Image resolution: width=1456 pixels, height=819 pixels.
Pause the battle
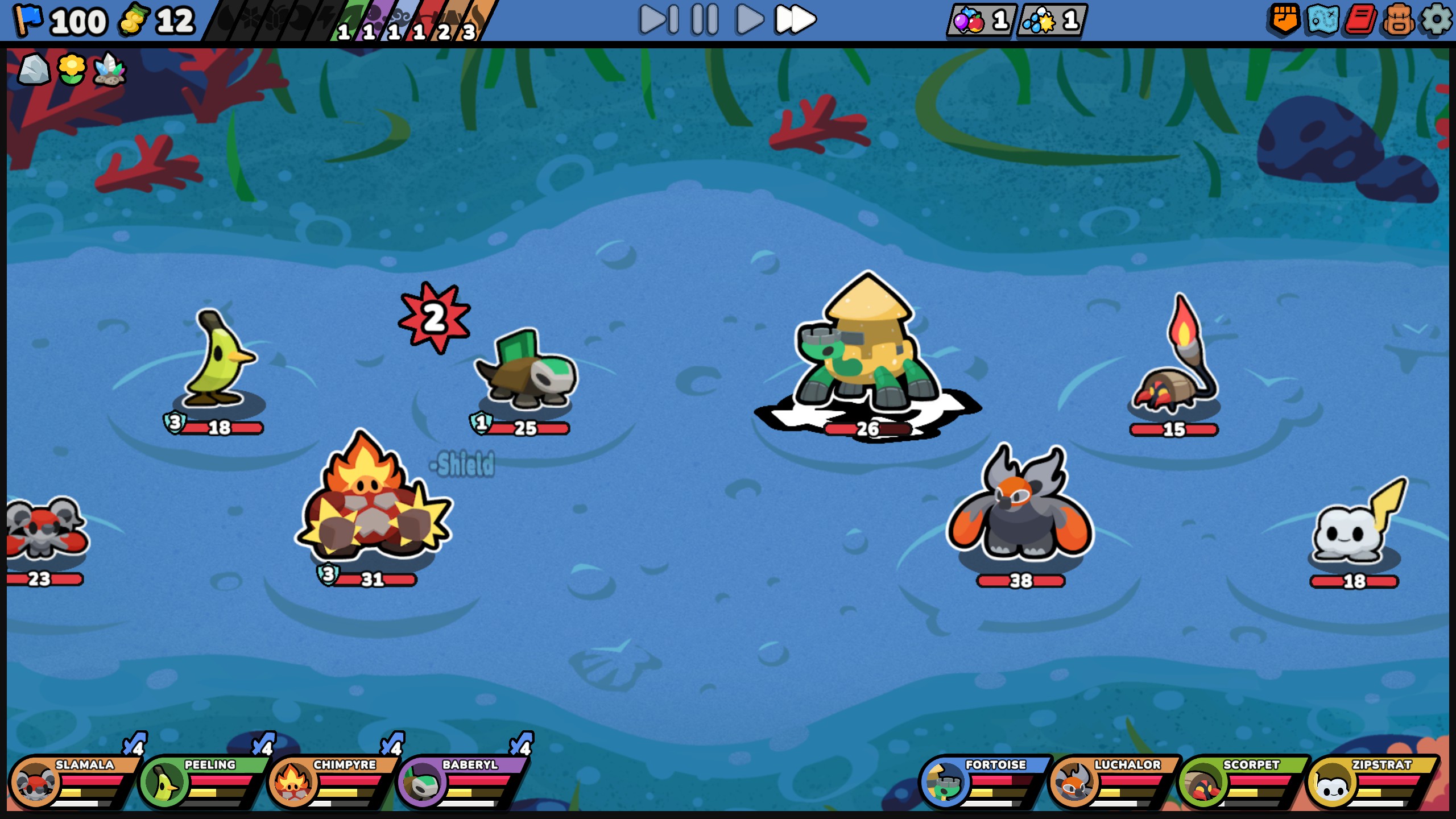(703, 20)
